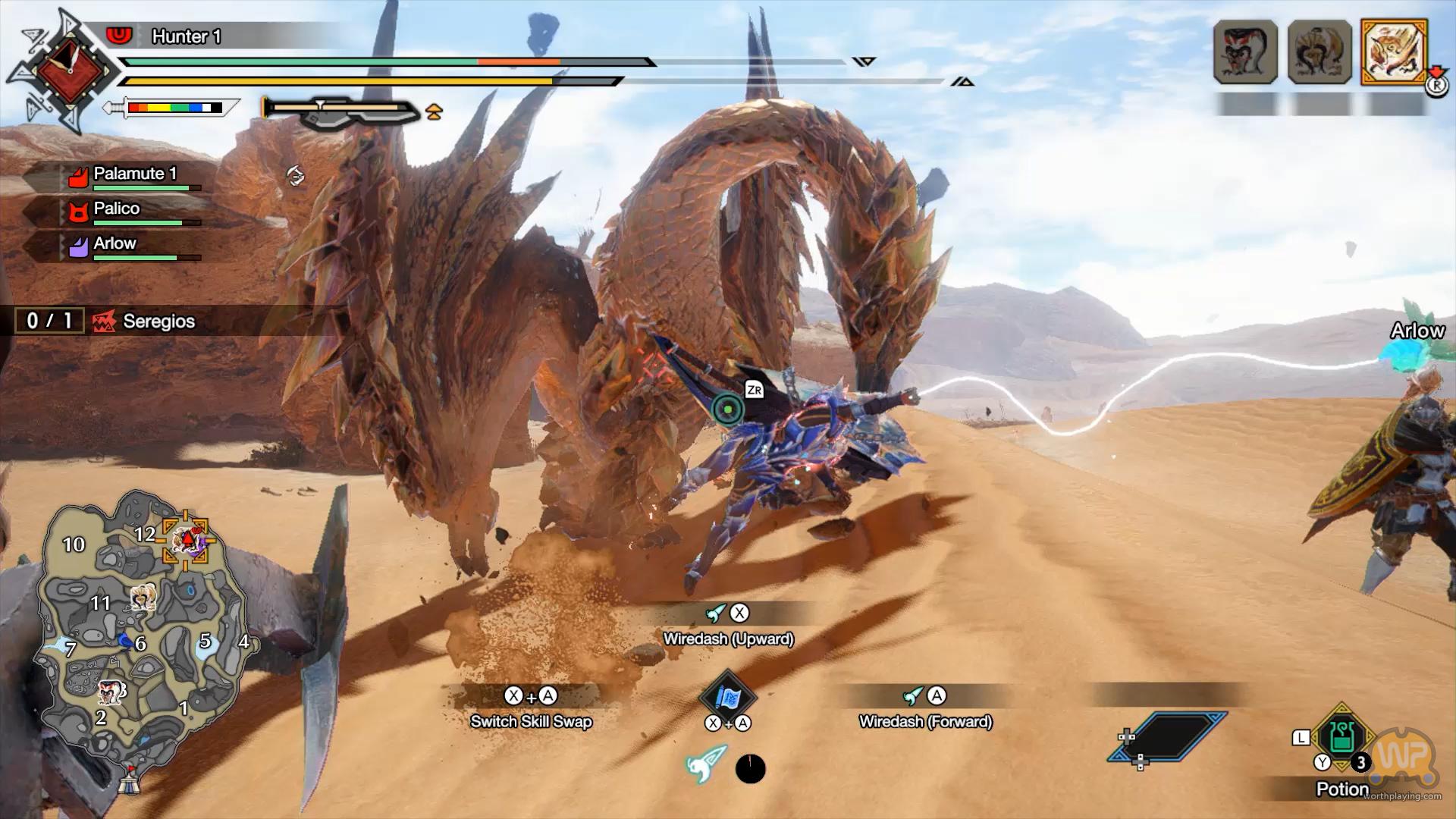Select the red-and-black monster icon

tap(1245, 52)
